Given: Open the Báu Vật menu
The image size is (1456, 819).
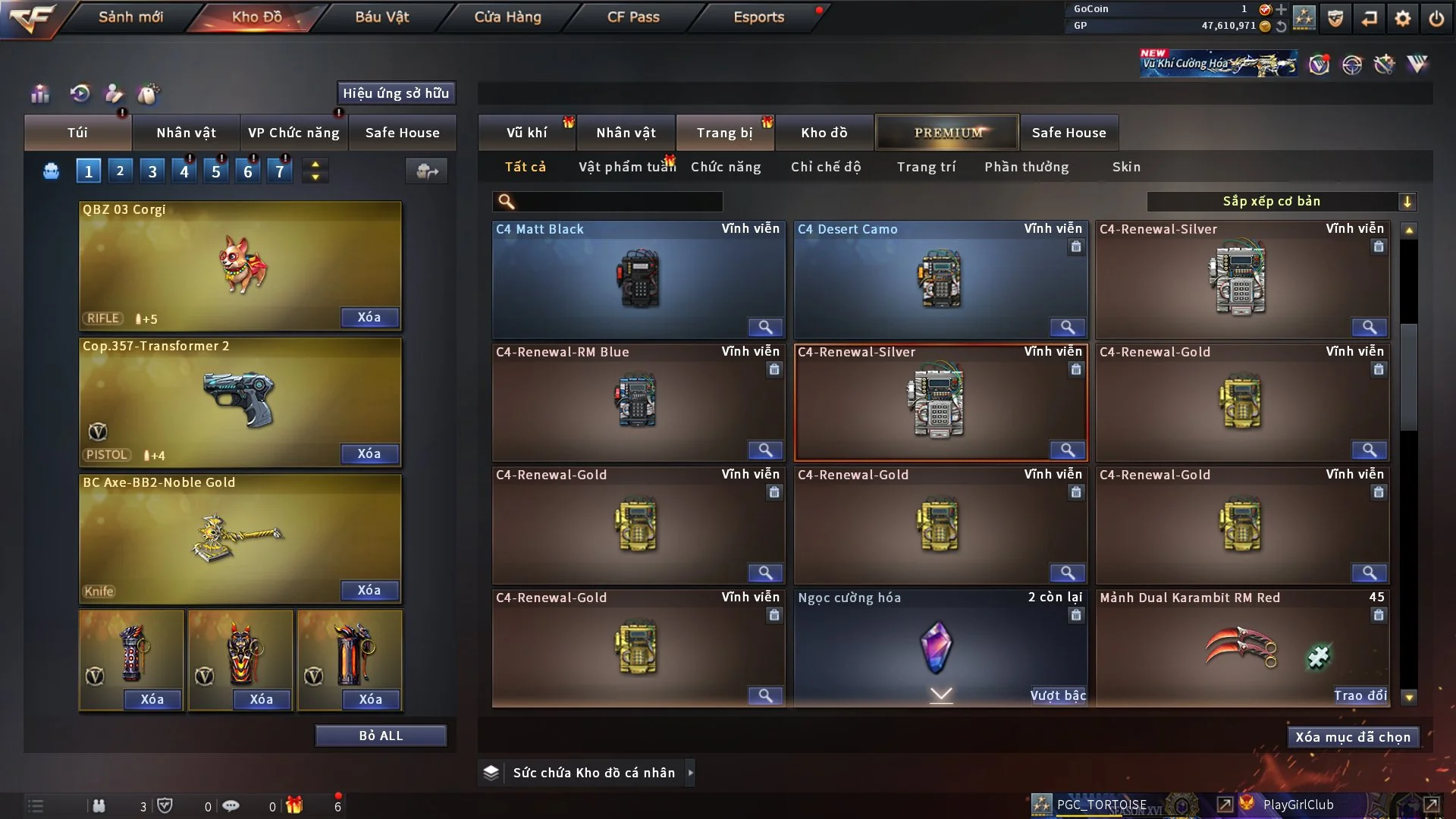Looking at the screenshot, I should [381, 17].
